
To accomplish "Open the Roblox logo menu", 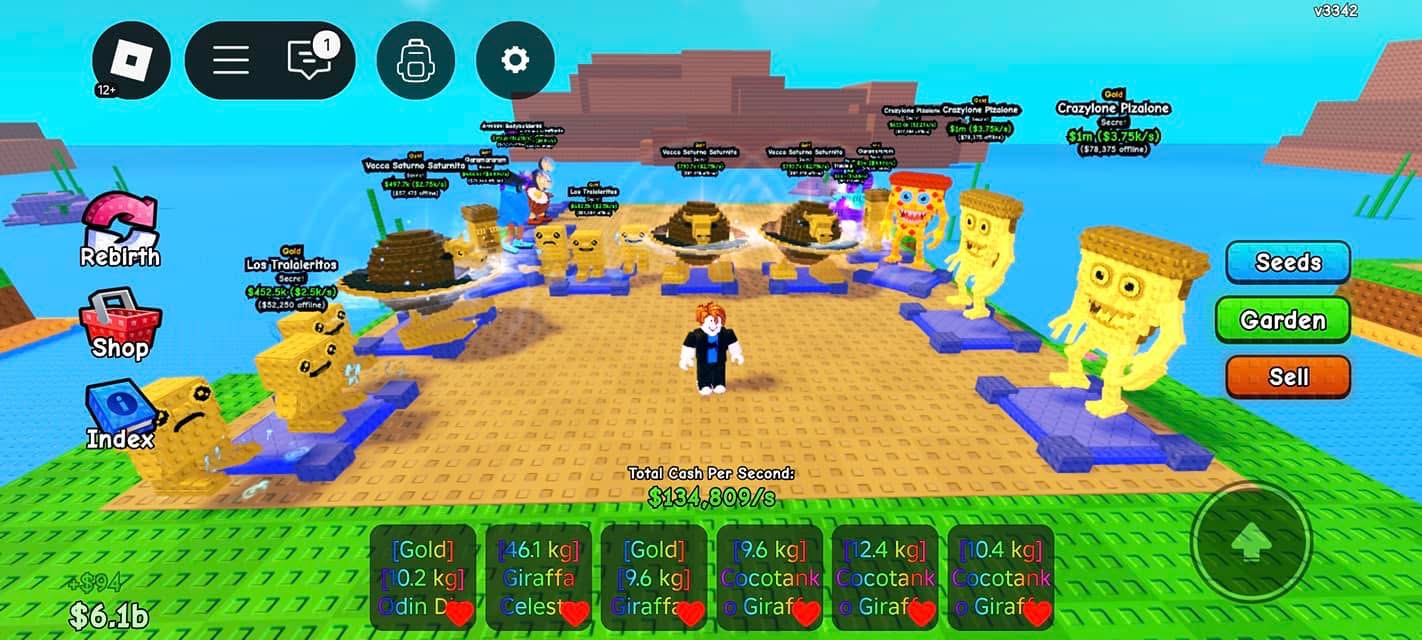I will click(x=132, y=60).
